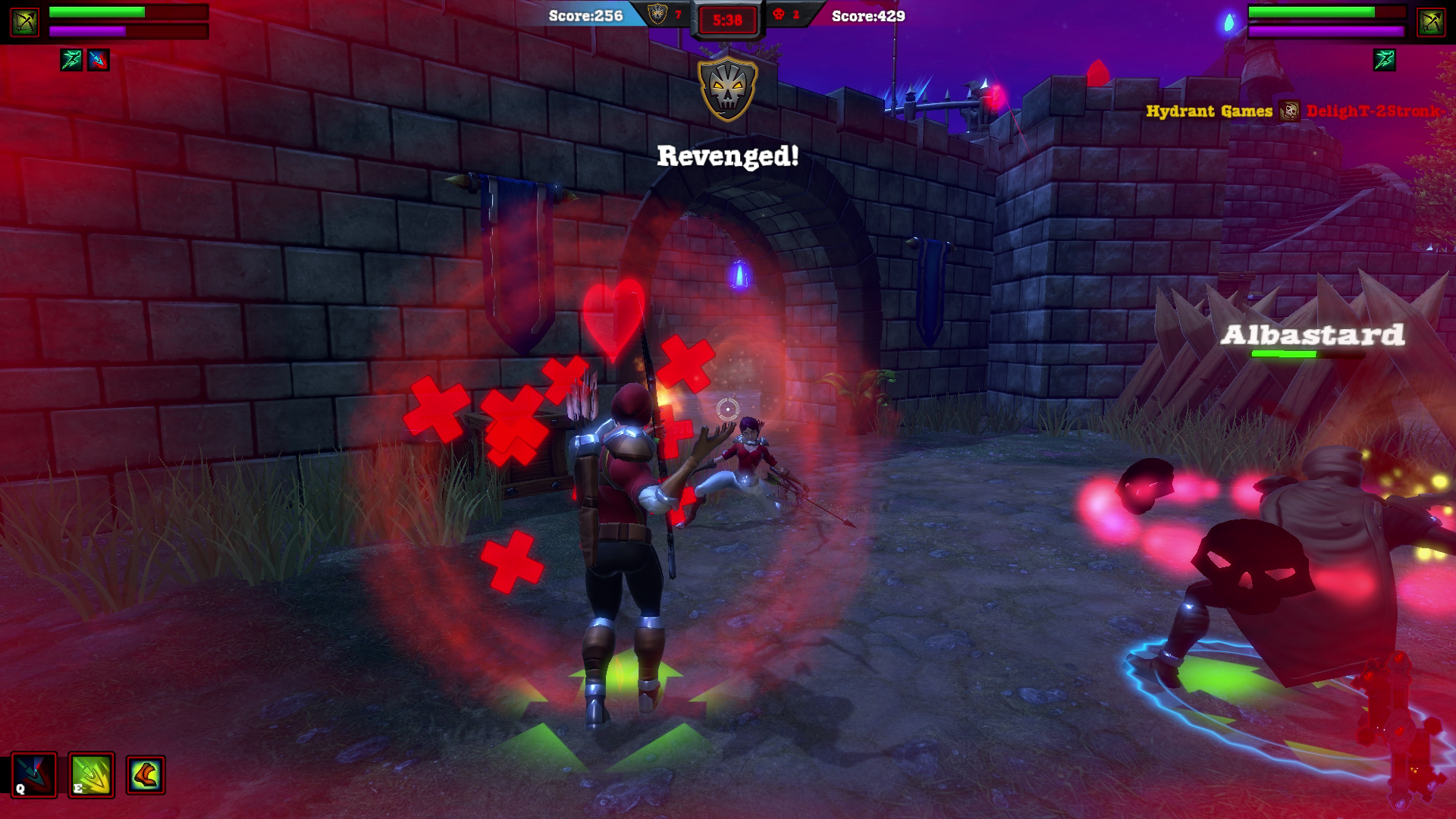Select the bow weapon icon top-left
Screen dimensions: 1456x819
coord(25,23)
